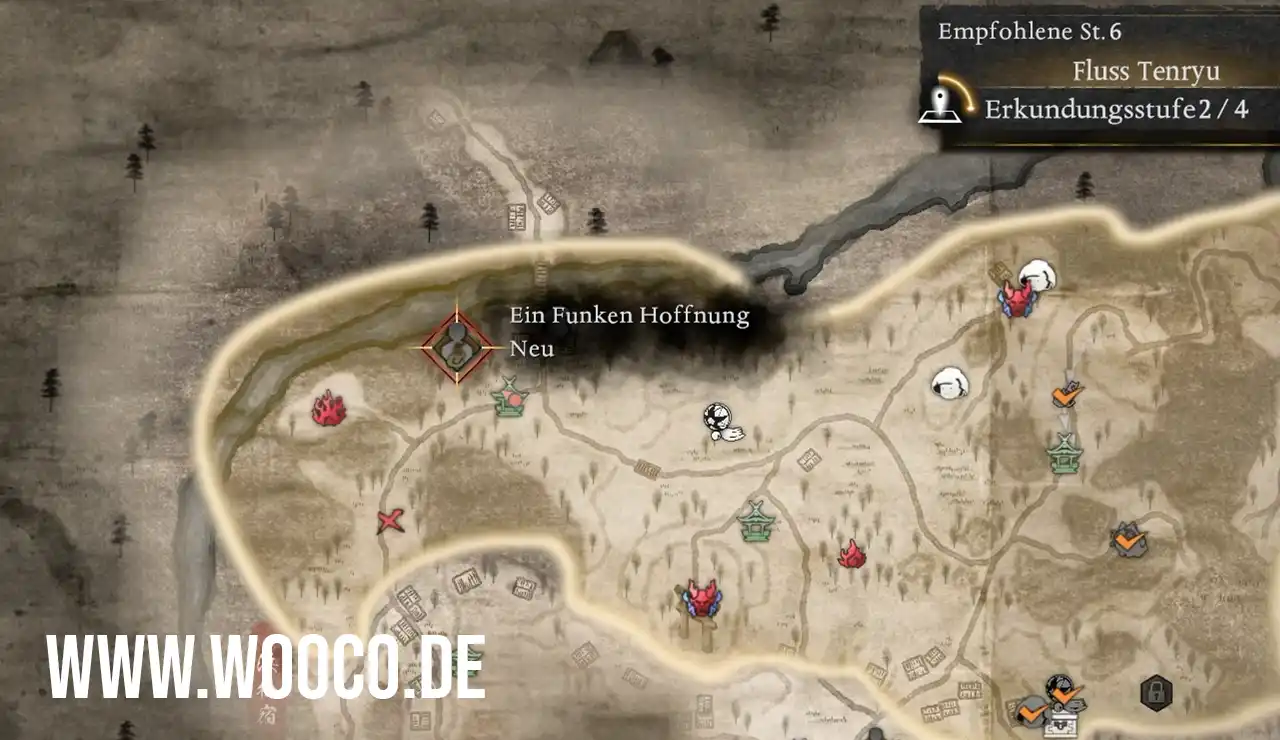Click the red X map marker
The width and height of the screenshot is (1280, 740).
[x=390, y=521]
